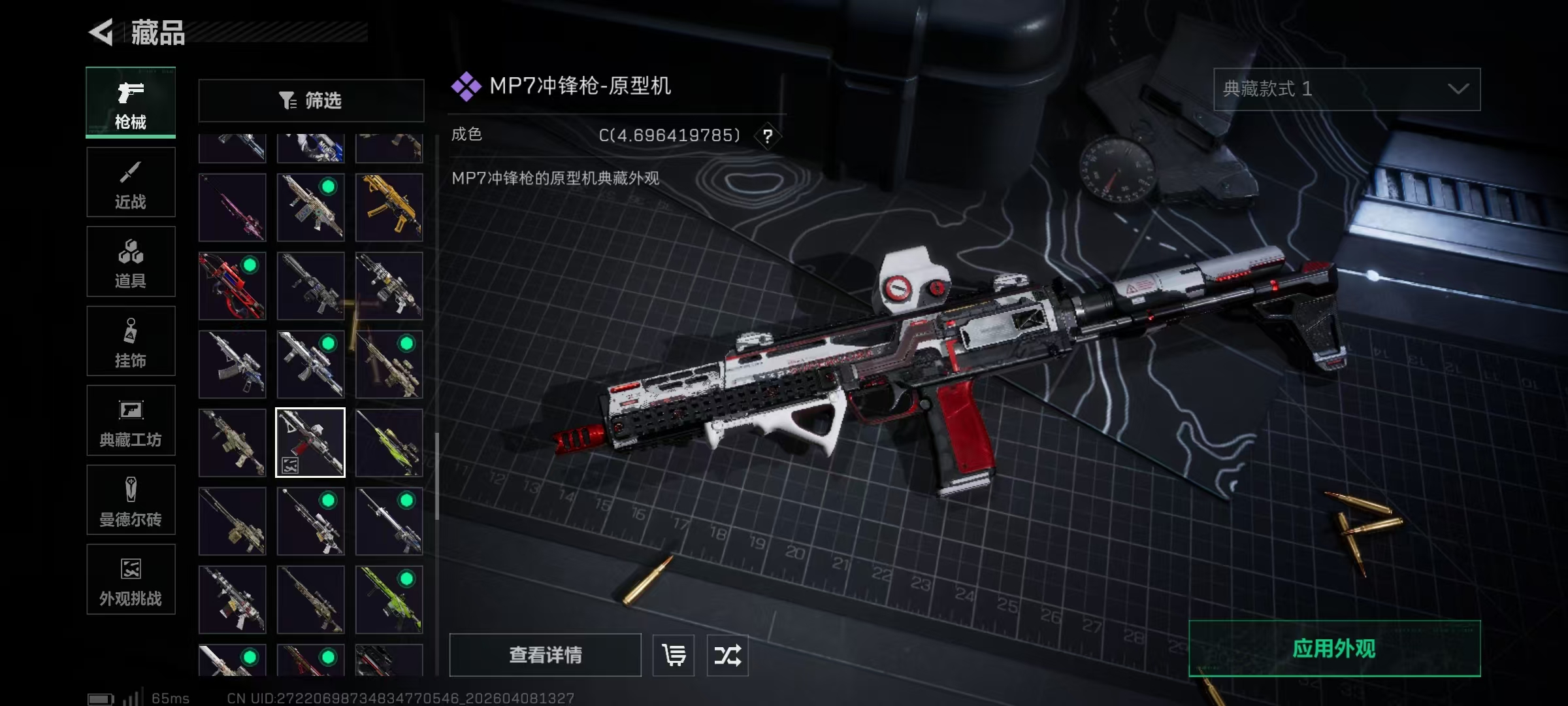
Task: Switch to the 枪械 firearms tab
Action: [x=131, y=103]
